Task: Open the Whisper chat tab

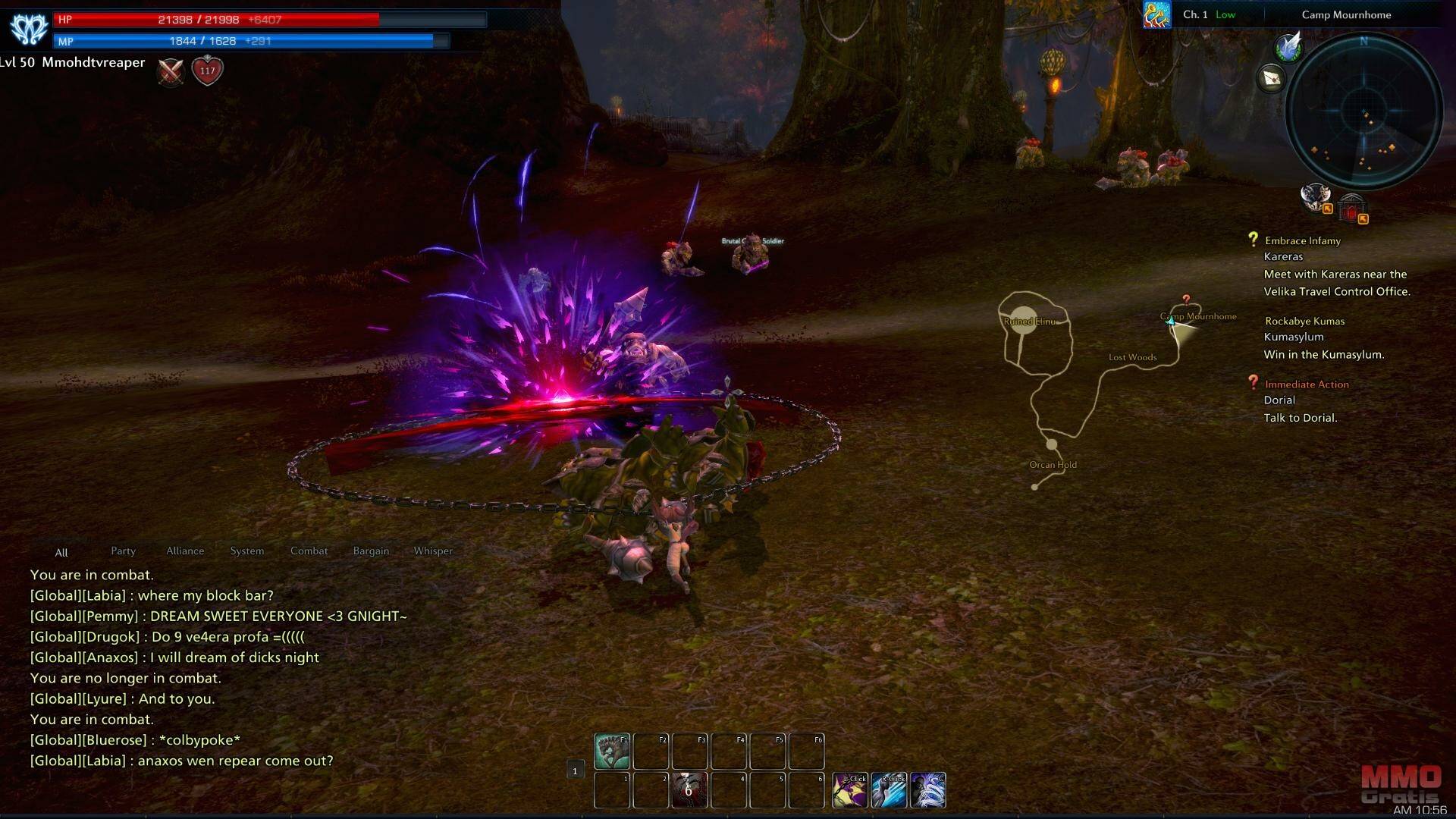Action: click(x=433, y=551)
